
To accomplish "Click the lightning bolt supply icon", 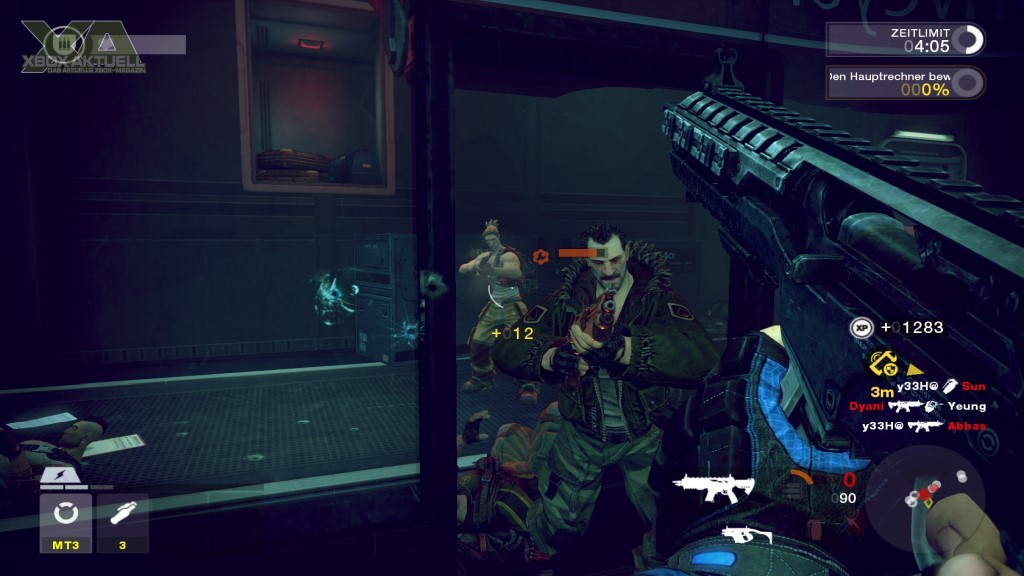I will point(64,479).
